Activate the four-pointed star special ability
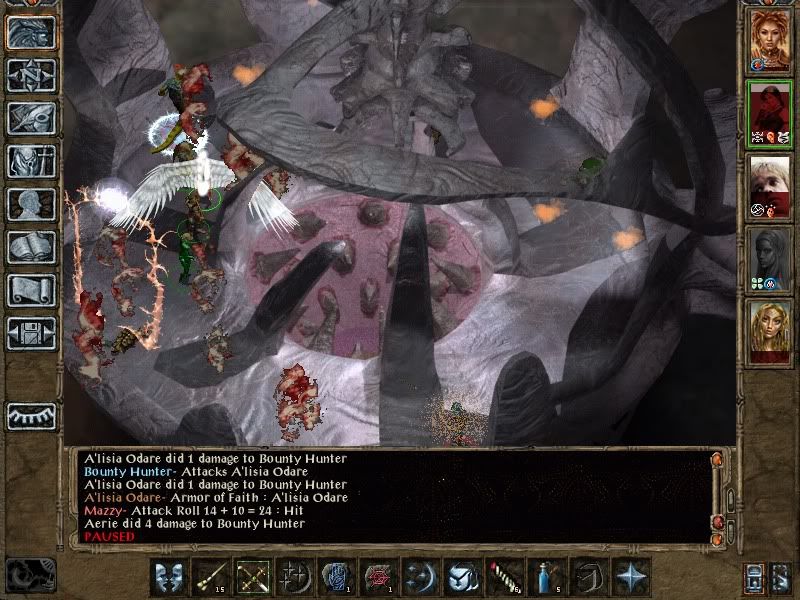Screen dimensions: 800x600 coord(629,578)
